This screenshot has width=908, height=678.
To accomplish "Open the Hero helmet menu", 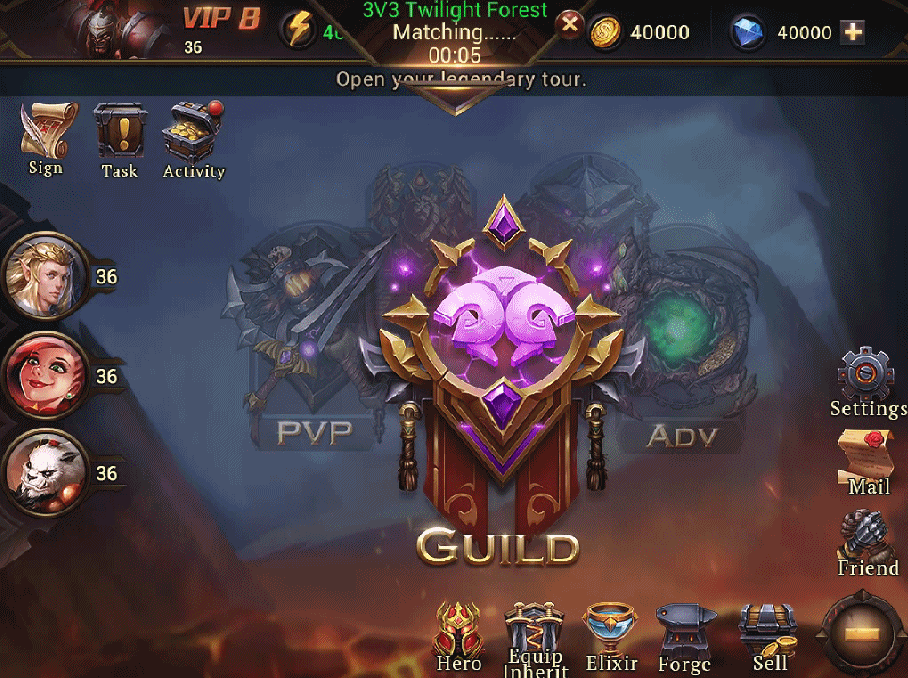I will pyautogui.click(x=459, y=632).
